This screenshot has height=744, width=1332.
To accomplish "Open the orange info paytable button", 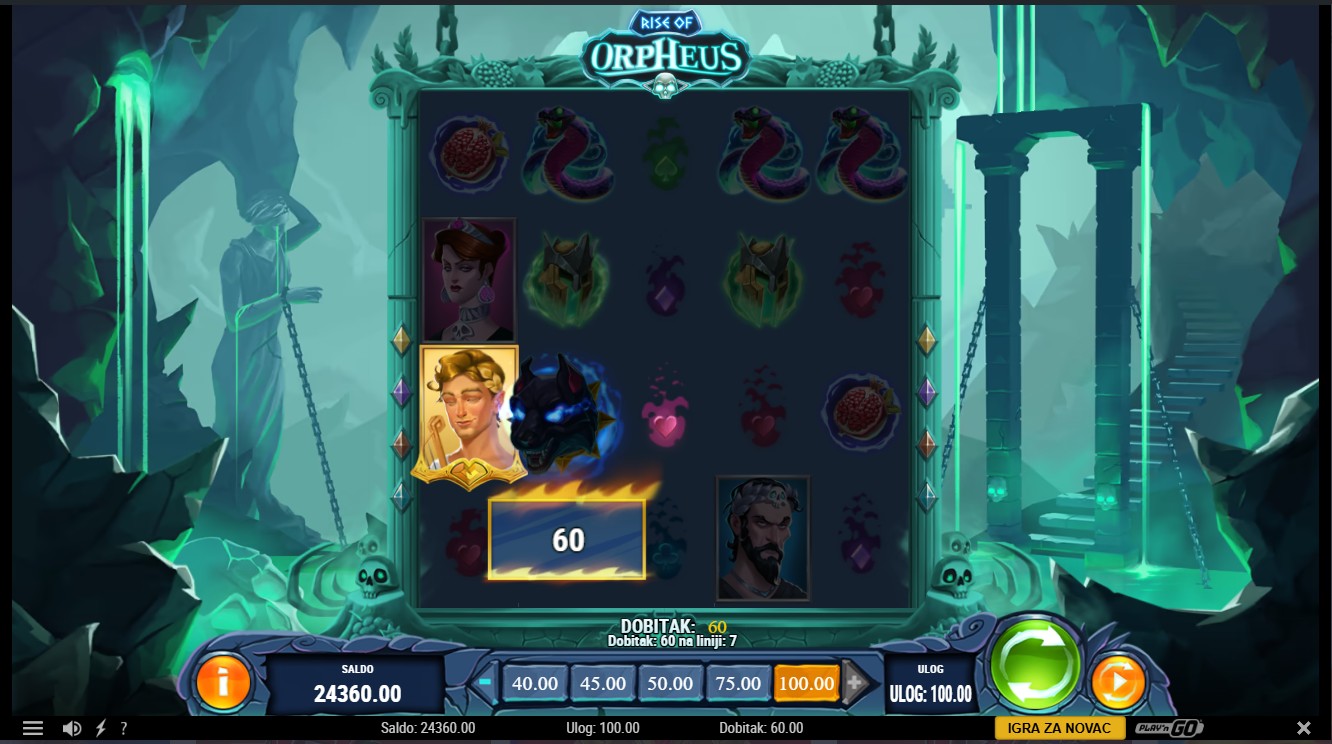I will click(223, 682).
